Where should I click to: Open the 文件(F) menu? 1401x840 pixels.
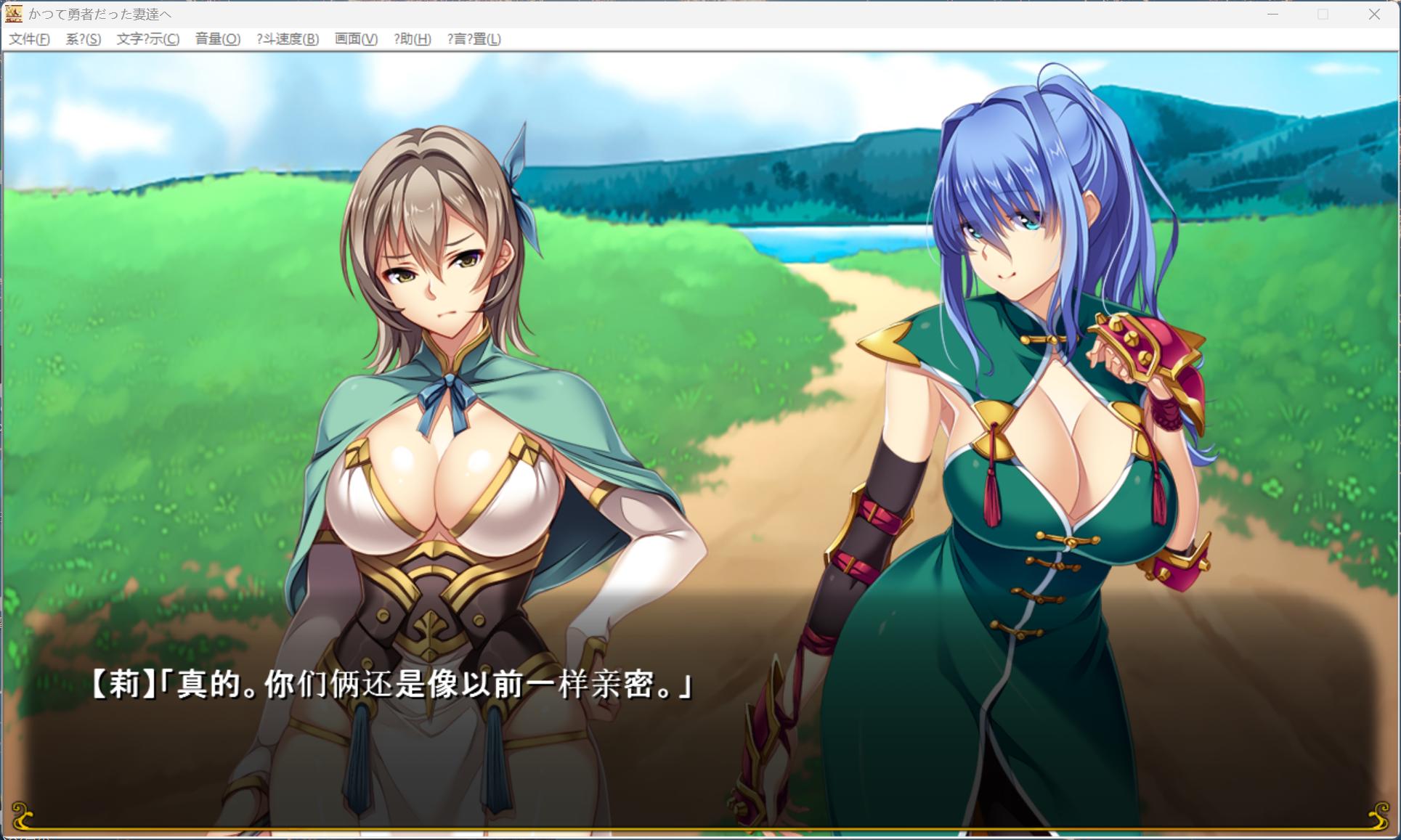pyautogui.click(x=30, y=40)
